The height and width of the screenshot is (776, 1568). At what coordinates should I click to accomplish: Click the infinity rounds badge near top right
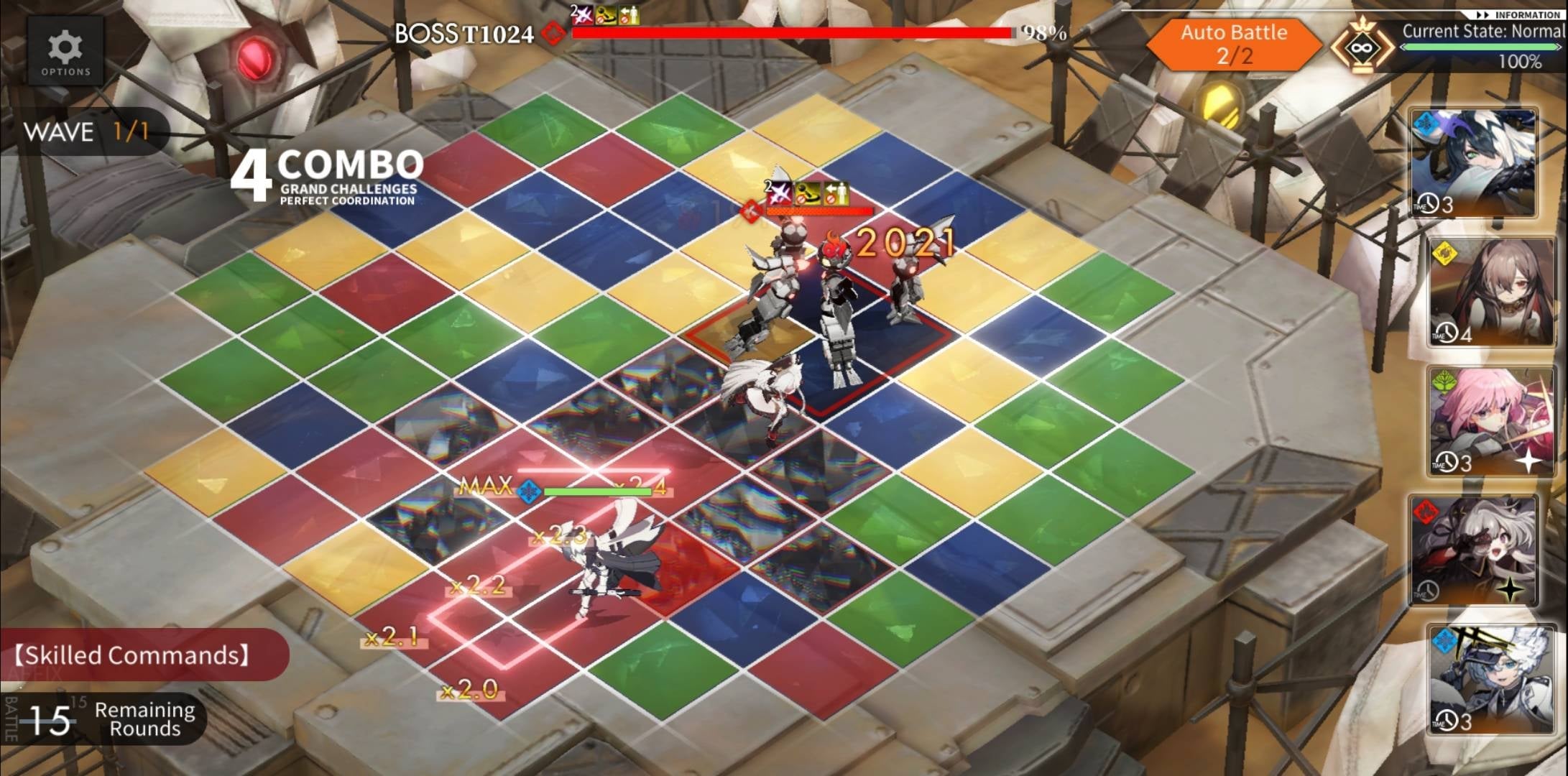click(x=1362, y=47)
